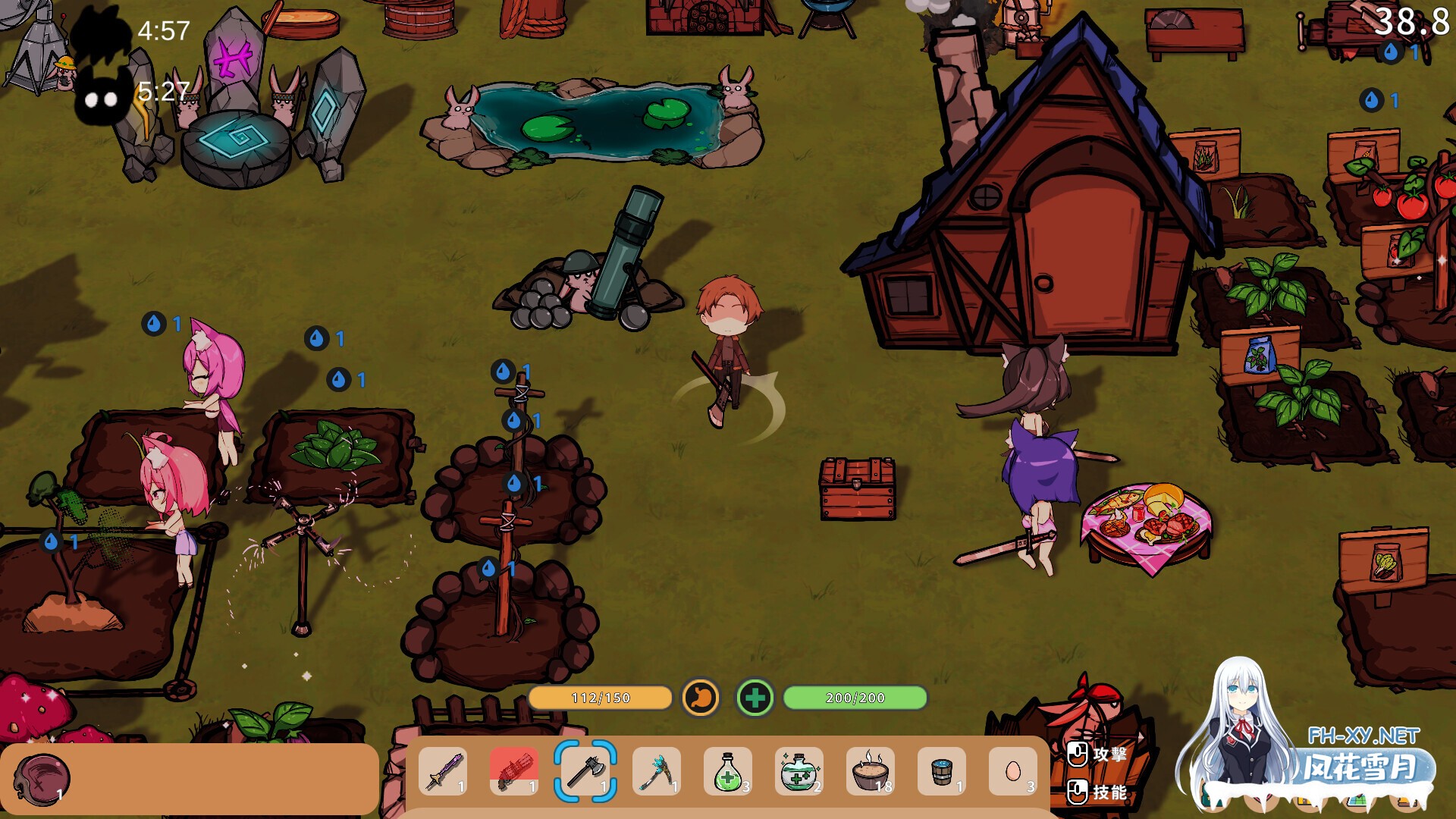Choose the small green health potion
1456x819 pixels.
(727, 771)
